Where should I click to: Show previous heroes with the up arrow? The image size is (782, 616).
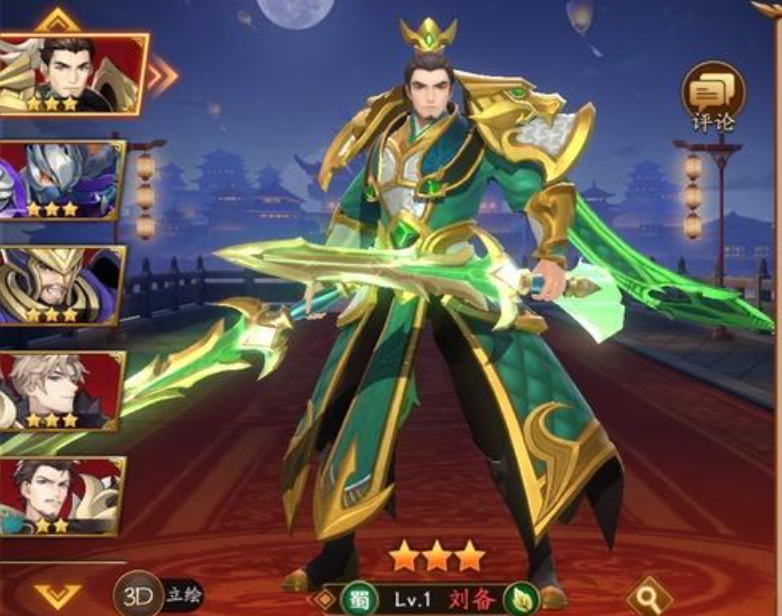[57, 20]
